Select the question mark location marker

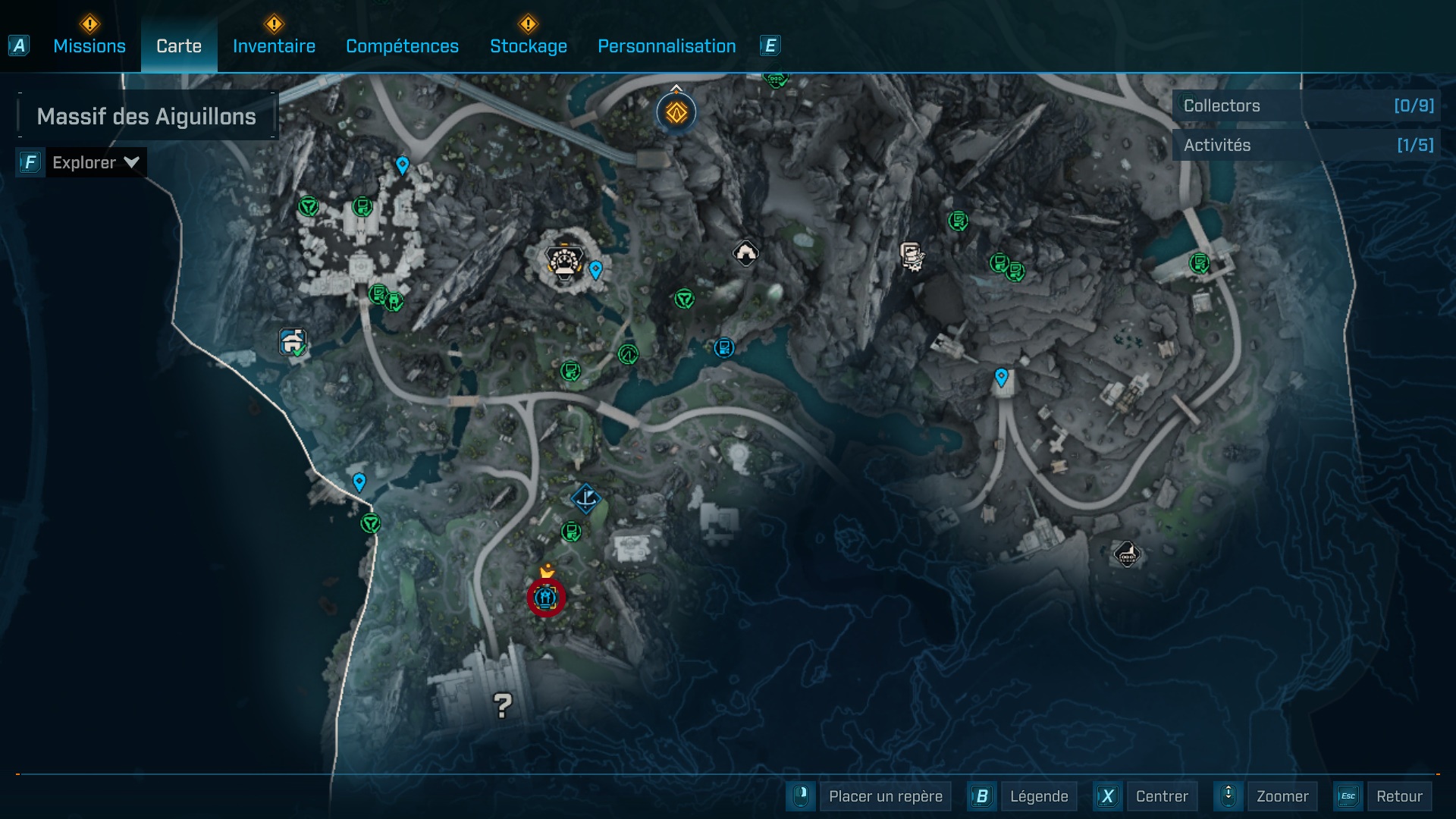point(502,707)
